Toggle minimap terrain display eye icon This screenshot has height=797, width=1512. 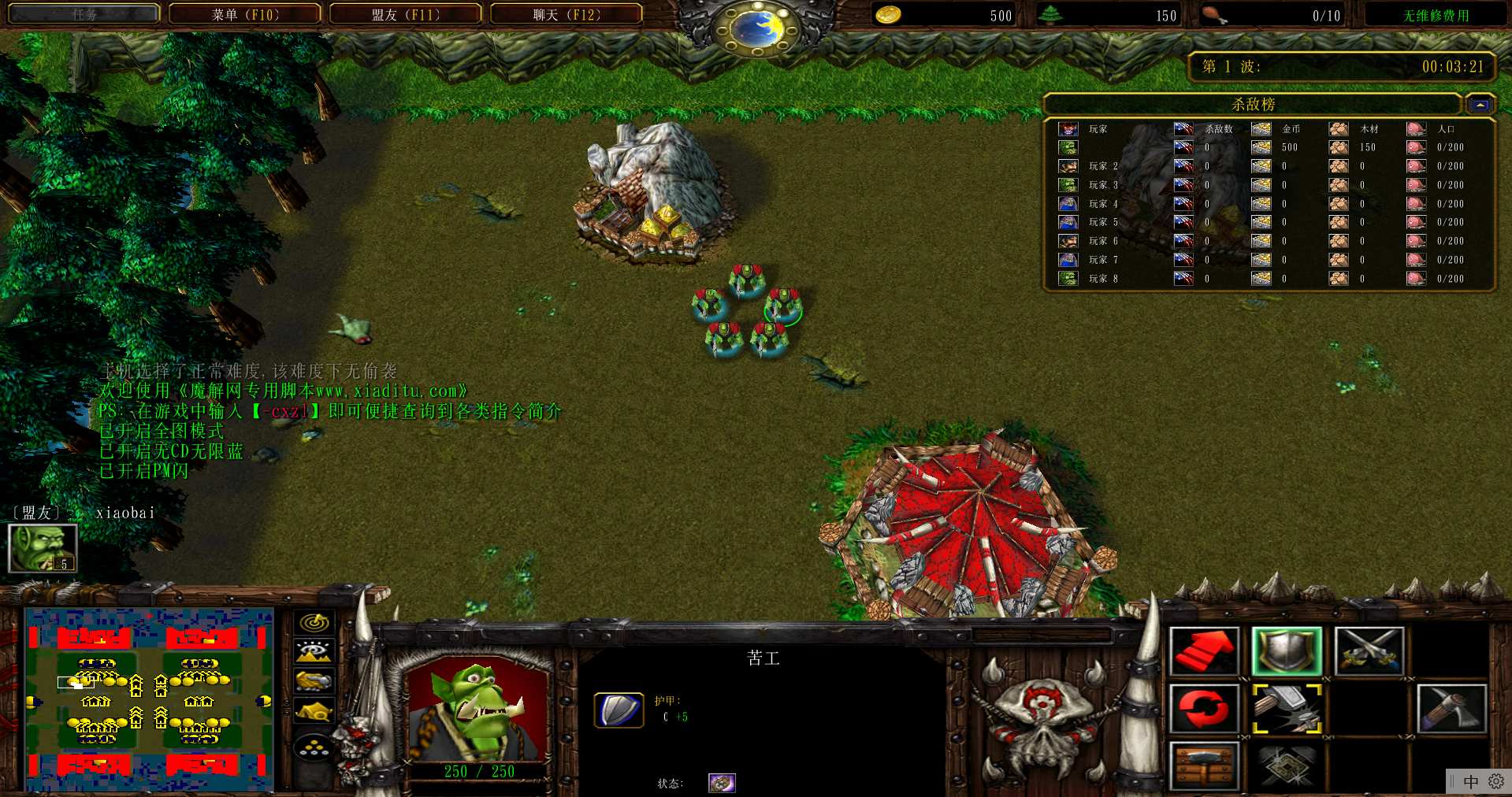point(314,652)
